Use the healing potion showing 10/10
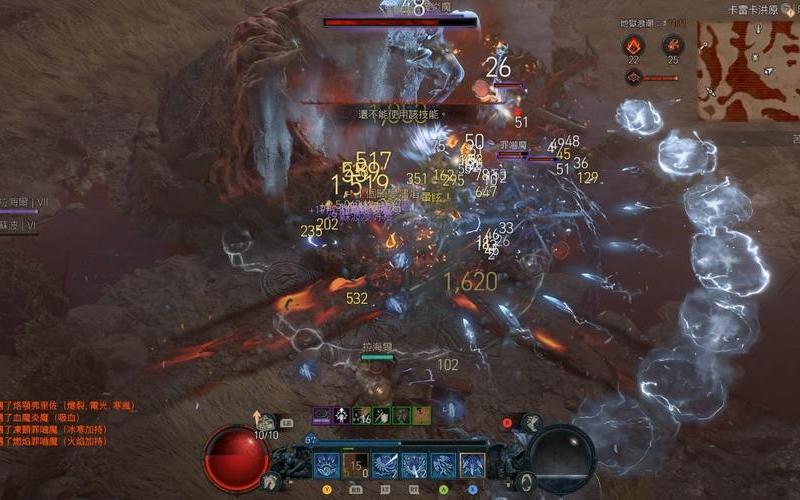This screenshot has height=500, width=800. tap(268, 421)
